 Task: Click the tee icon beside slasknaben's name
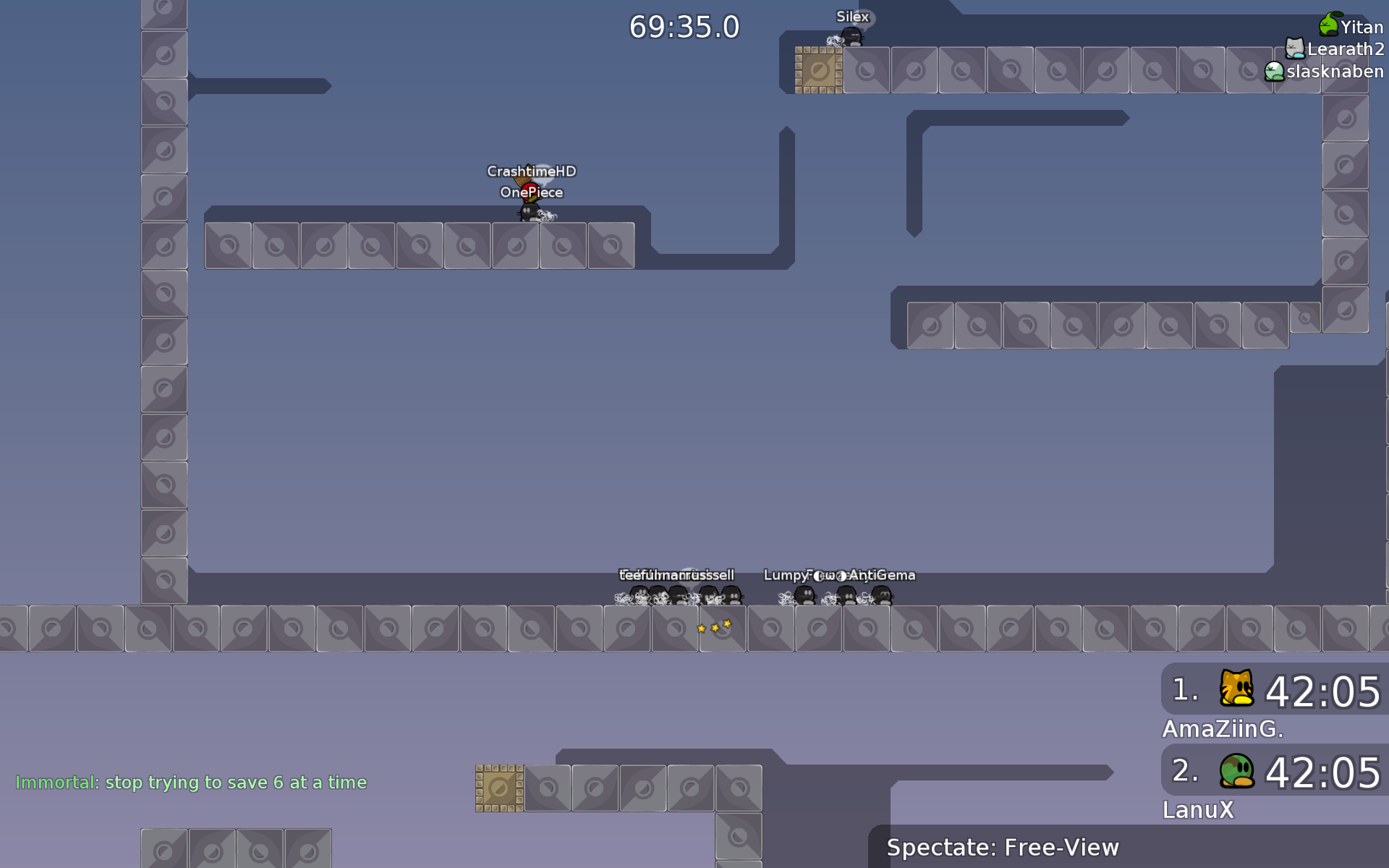[1275, 71]
